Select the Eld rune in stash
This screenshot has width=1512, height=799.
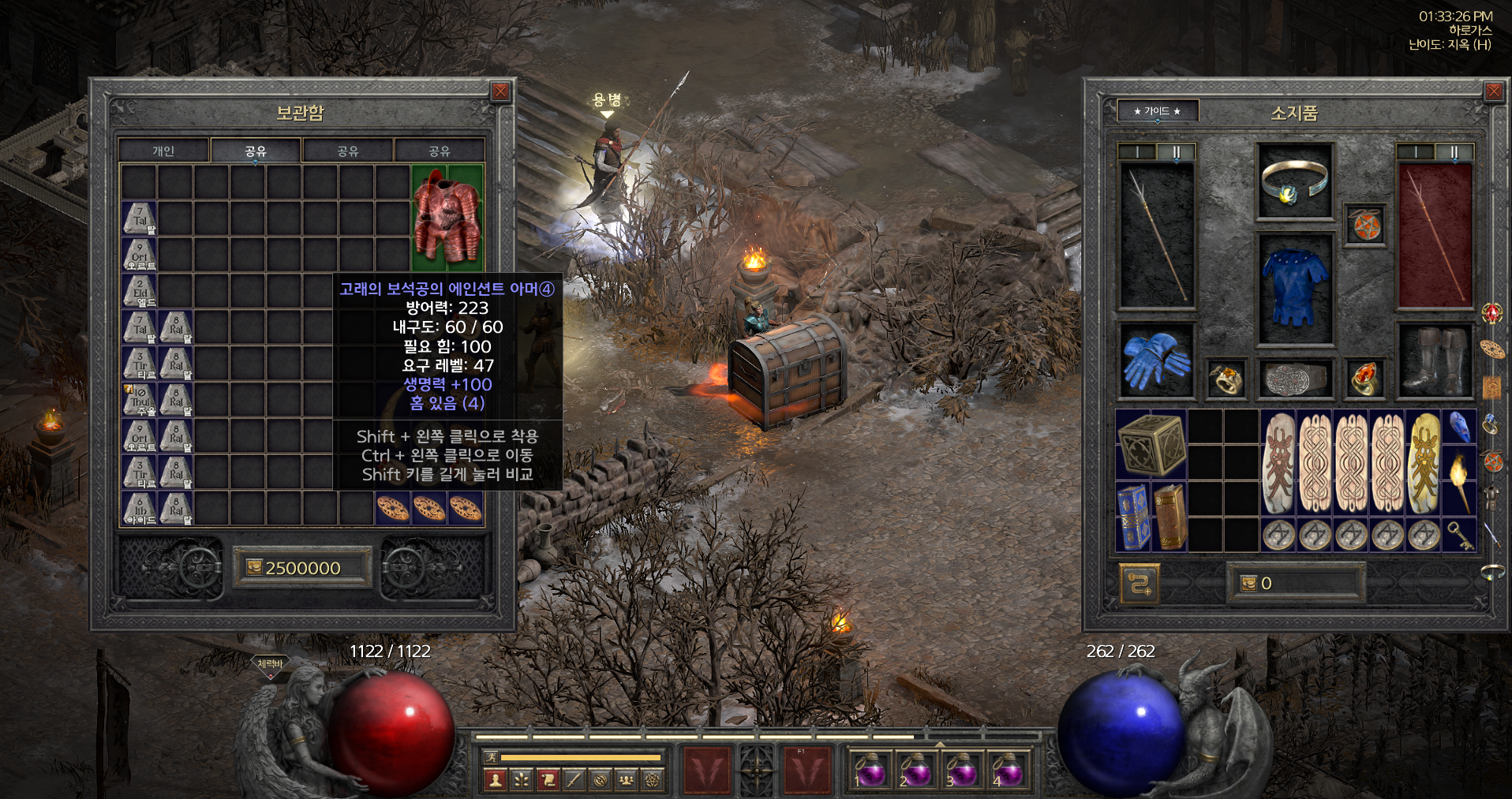pos(140,291)
